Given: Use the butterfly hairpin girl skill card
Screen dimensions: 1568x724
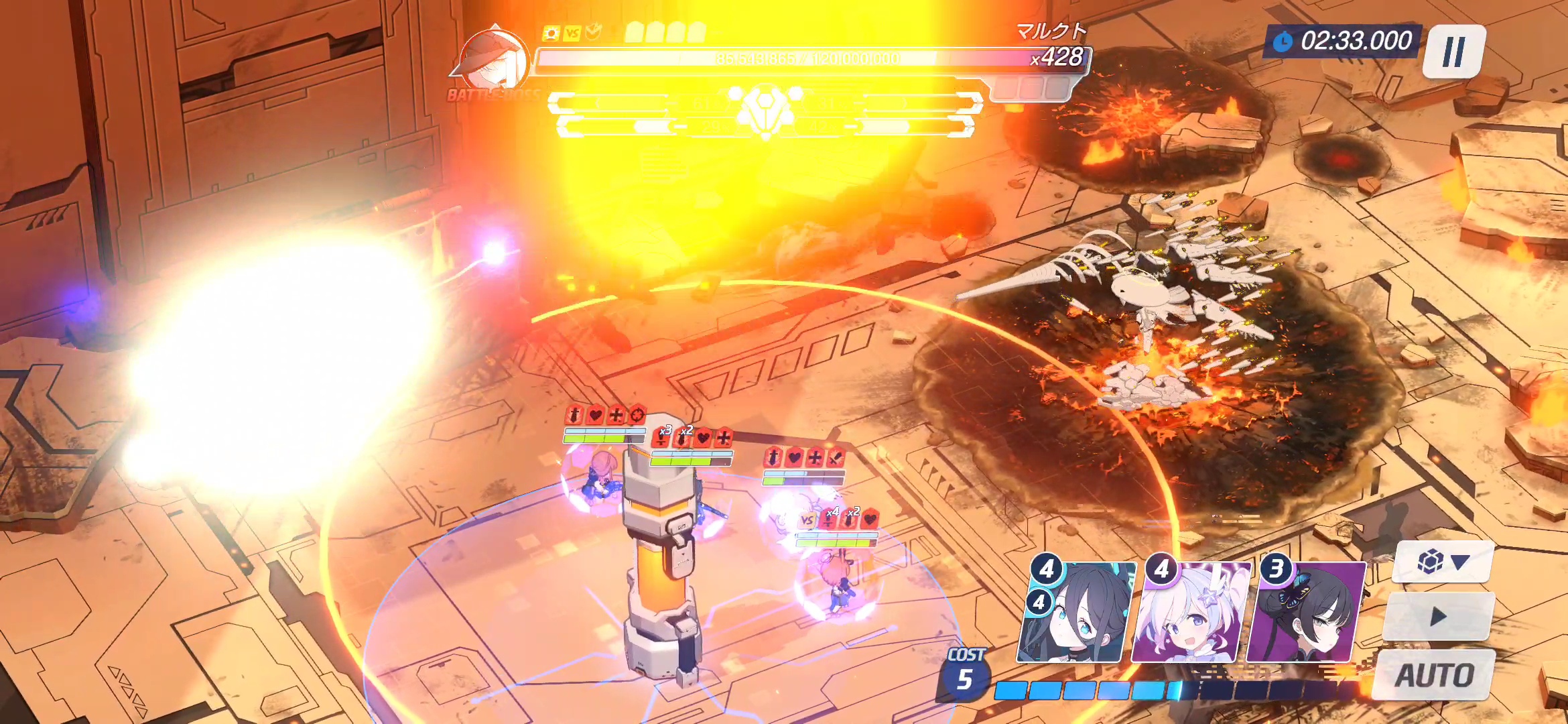Looking at the screenshot, I should click(1305, 613).
